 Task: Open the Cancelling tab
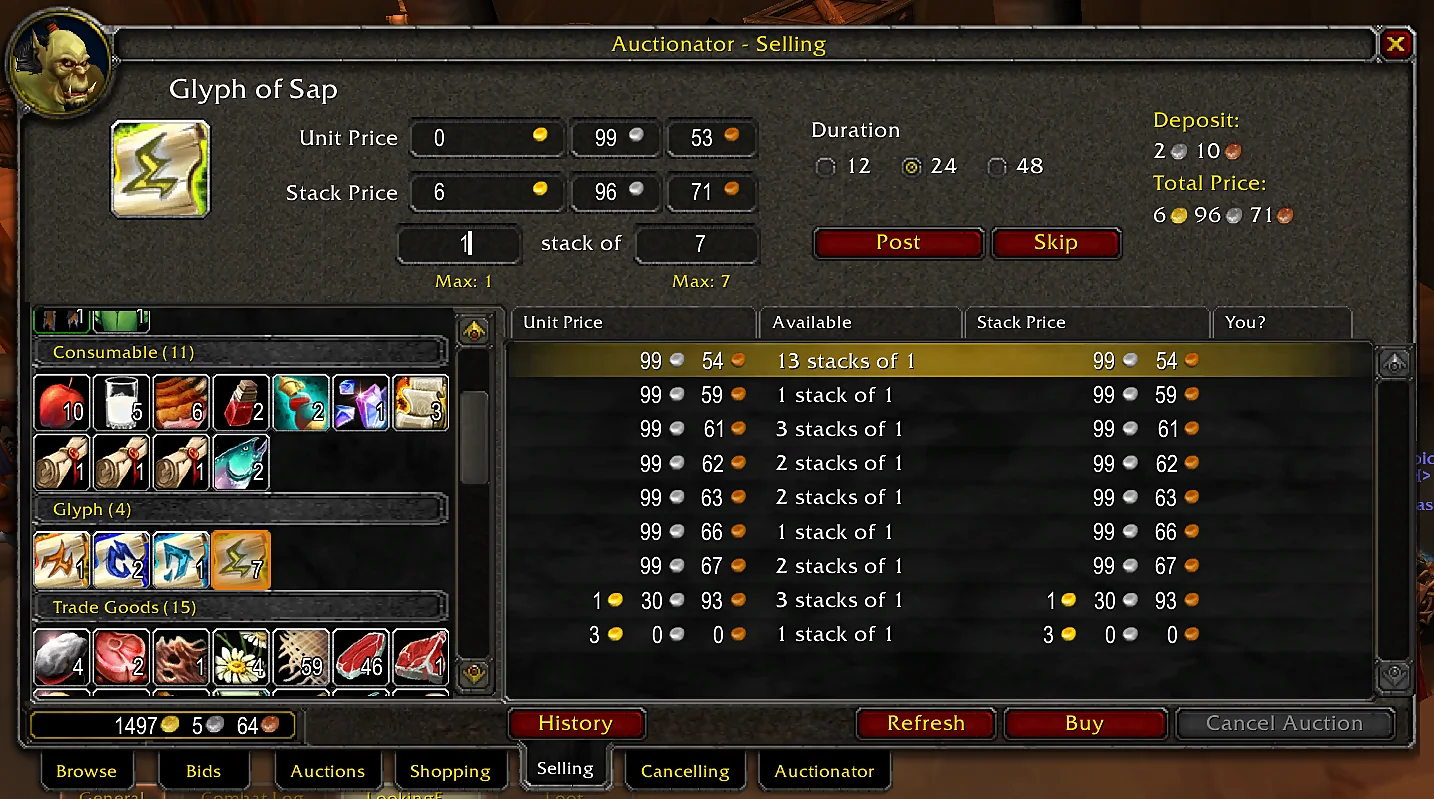(x=684, y=771)
